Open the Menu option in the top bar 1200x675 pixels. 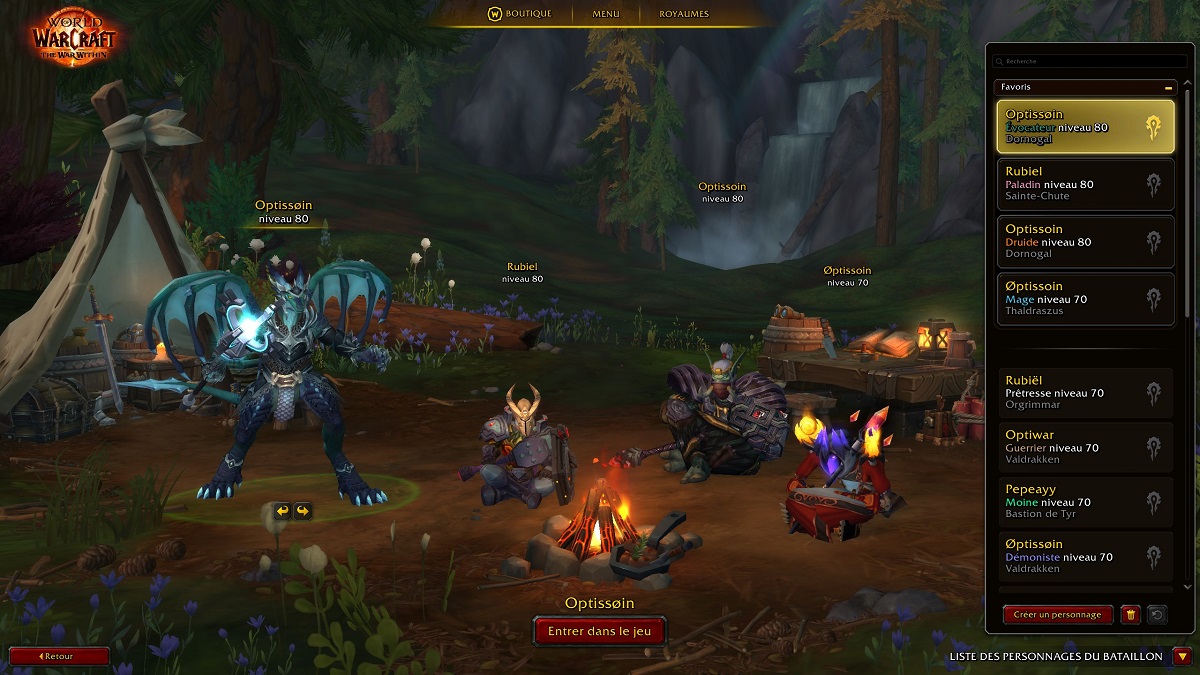[606, 14]
